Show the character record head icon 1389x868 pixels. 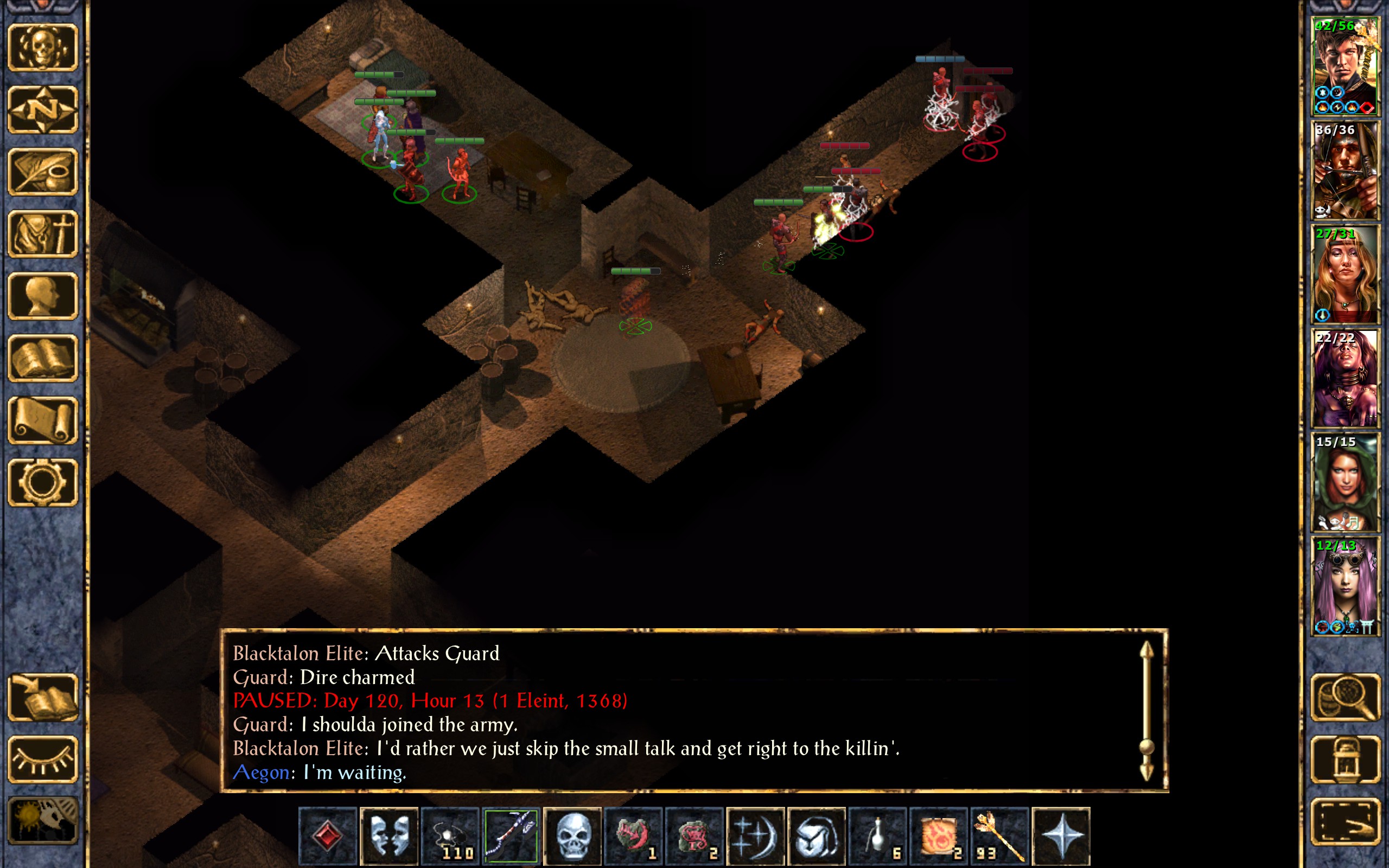coord(42,296)
